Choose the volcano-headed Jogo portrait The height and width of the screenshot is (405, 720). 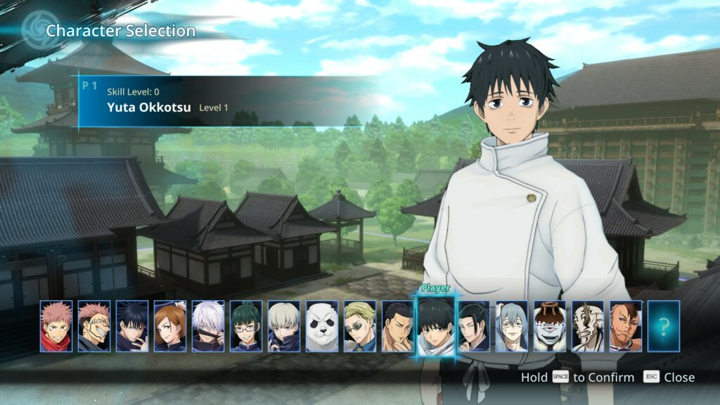click(x=550, y=326)
